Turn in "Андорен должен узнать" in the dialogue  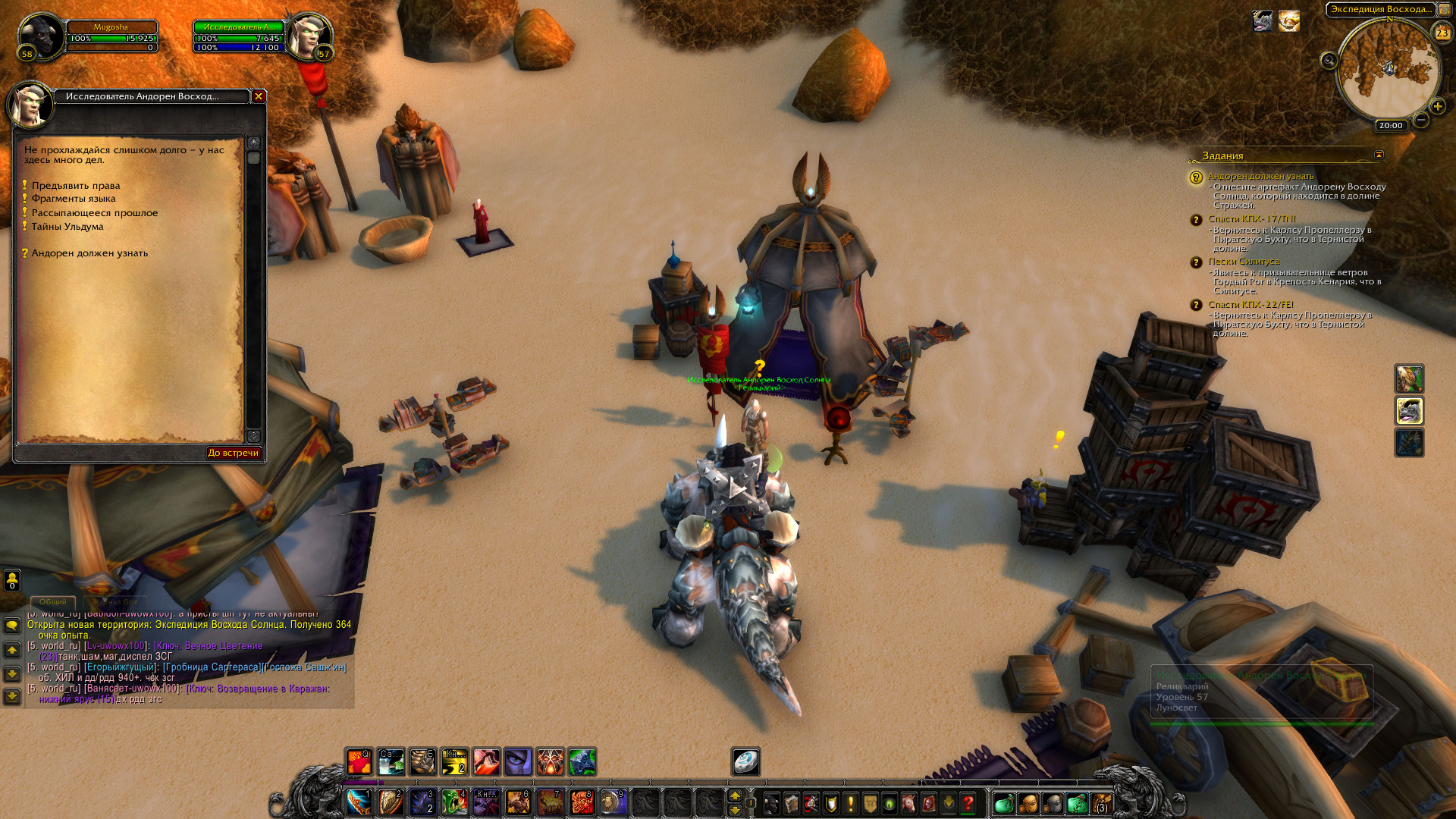pyautogui.click(x=89, y=253)
